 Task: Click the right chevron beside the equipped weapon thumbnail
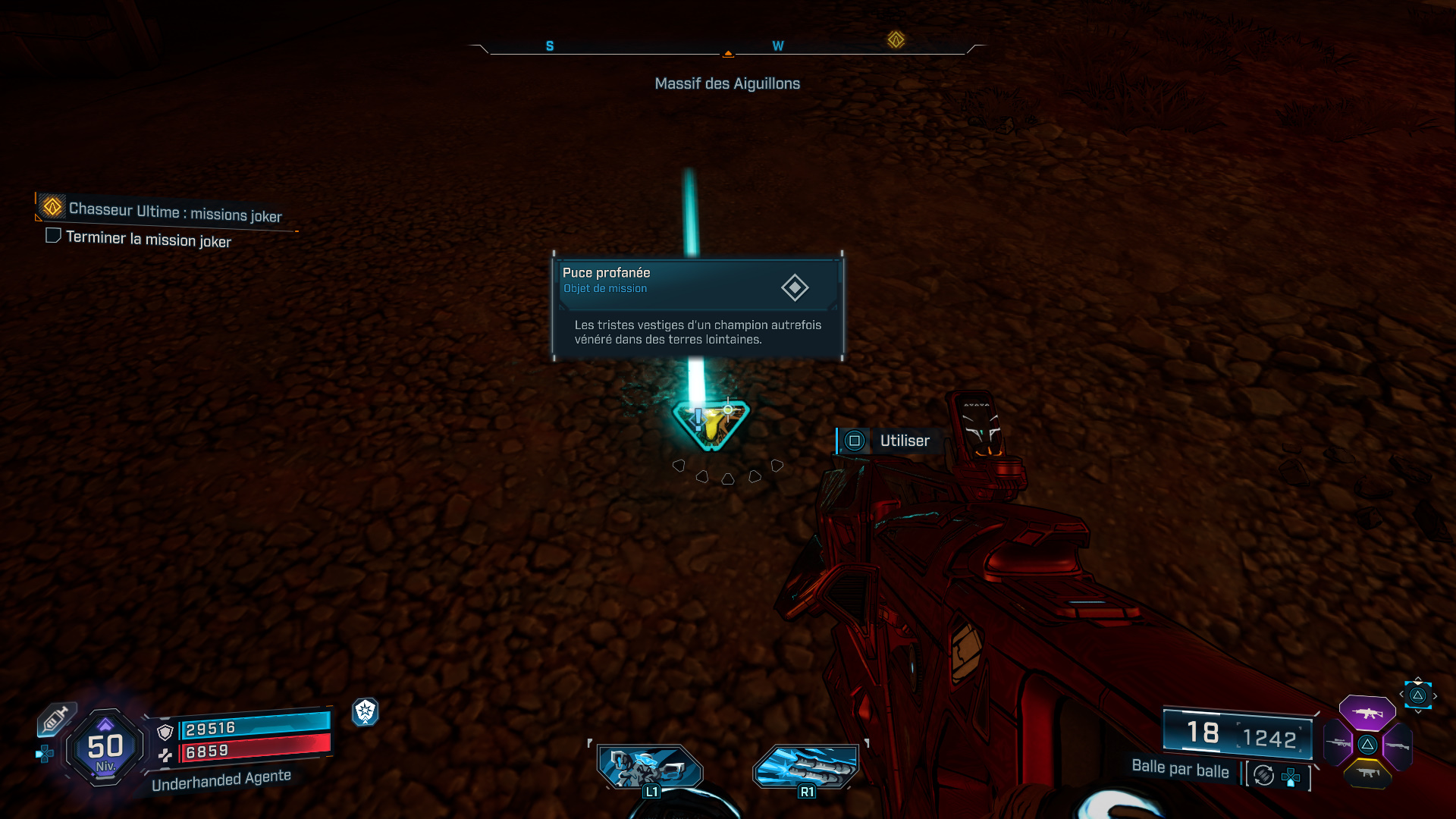[1435, 695]
